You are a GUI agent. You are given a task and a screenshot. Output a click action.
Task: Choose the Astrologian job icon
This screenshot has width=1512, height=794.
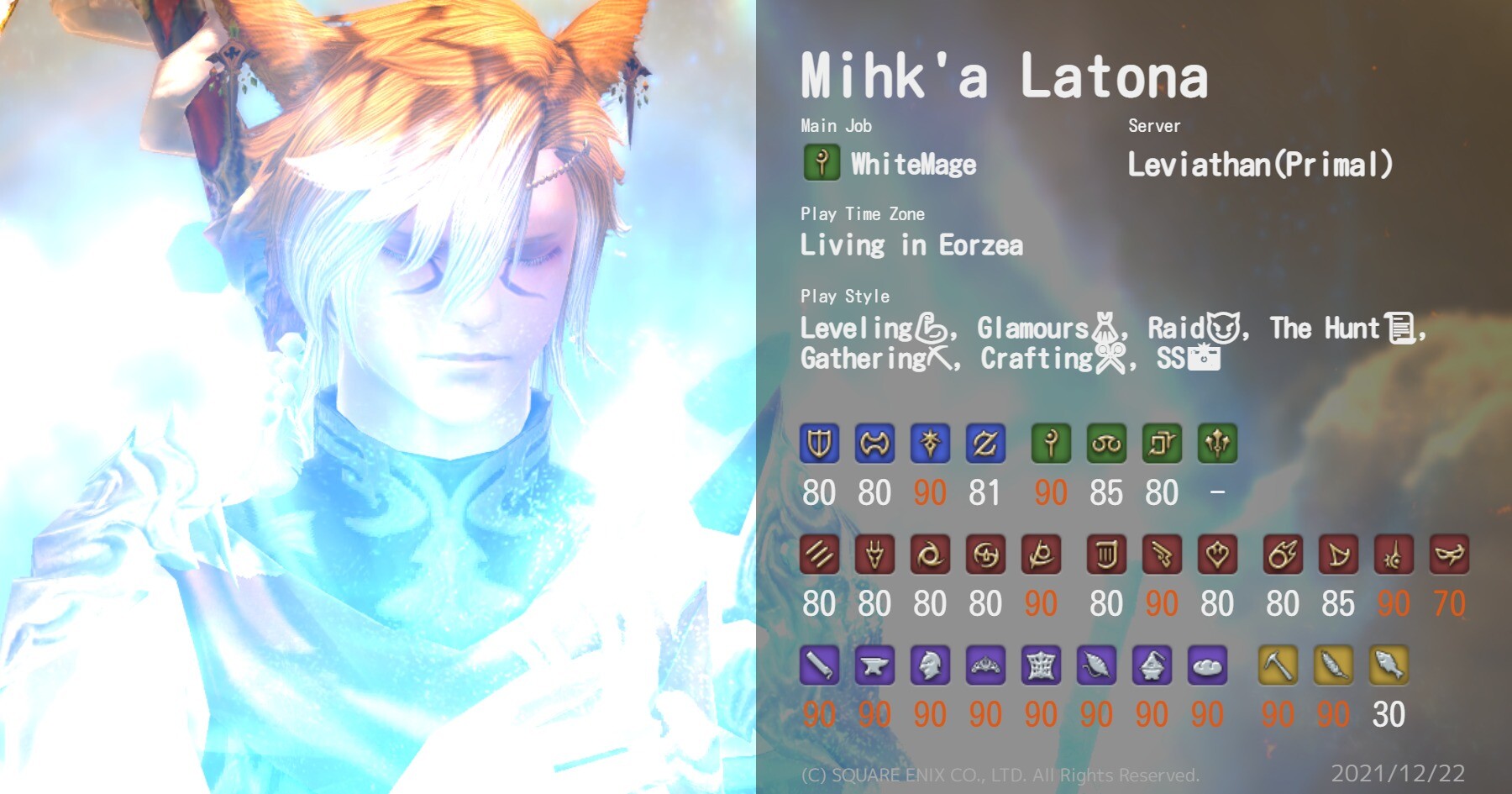click(1162, 444)
